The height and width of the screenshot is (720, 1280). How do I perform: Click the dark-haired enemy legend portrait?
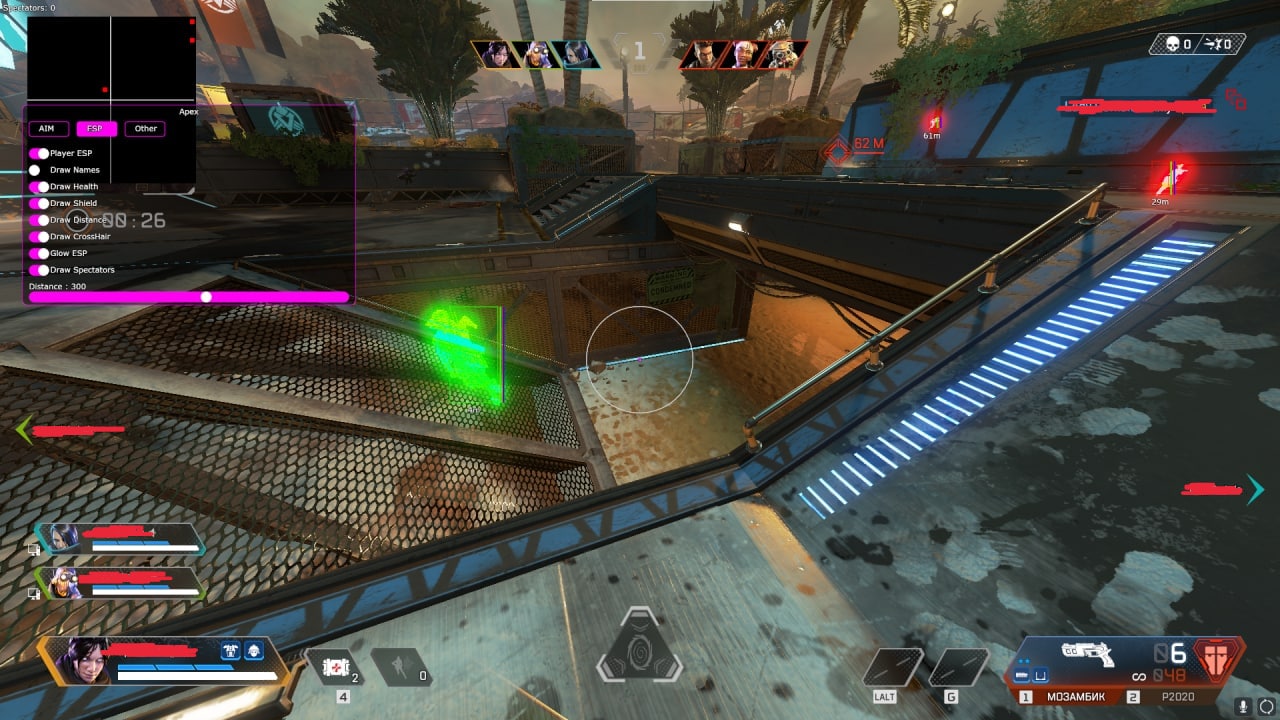tap(705, 54)
